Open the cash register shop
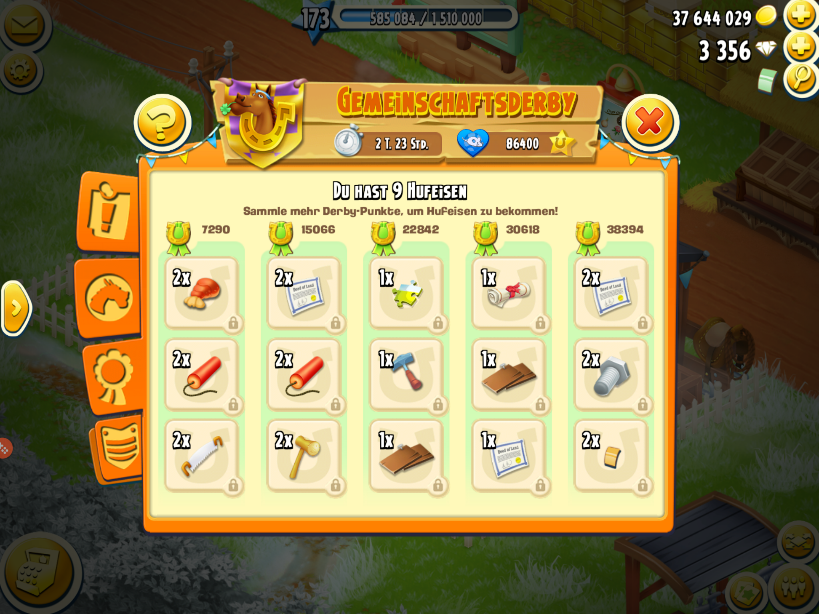The image size is (819, 614). [x=38, y=571]
